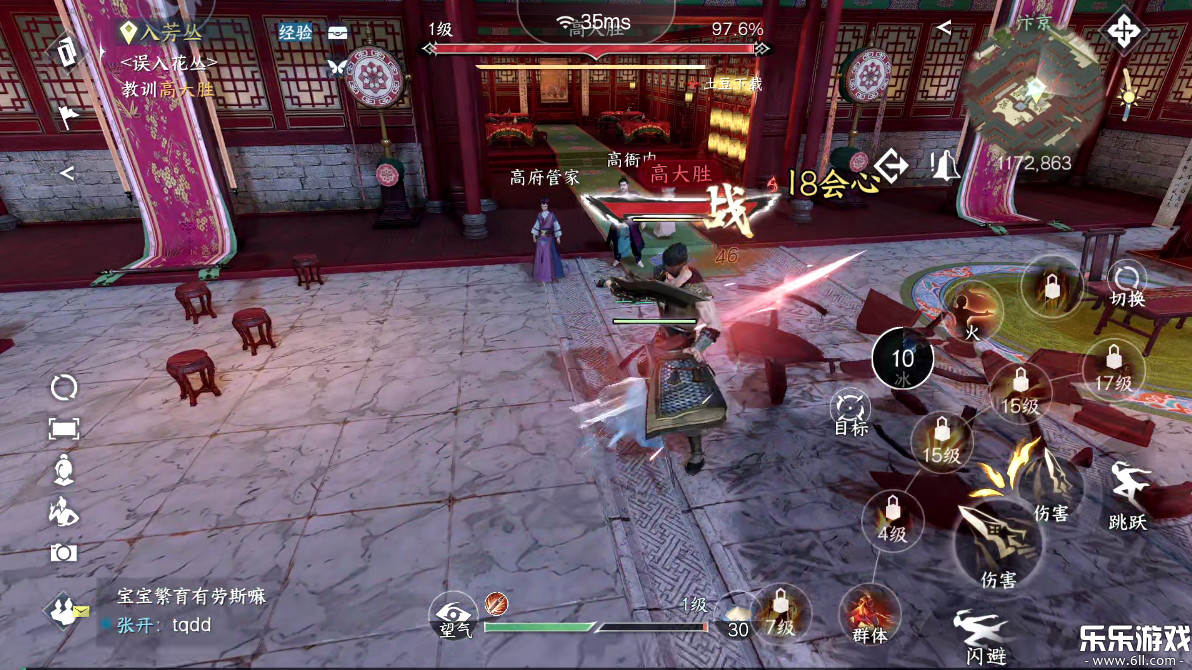Tap the locked 17级 skill slot
Viewport: 1192px width, 670px height.
(x=1113, y=366)
